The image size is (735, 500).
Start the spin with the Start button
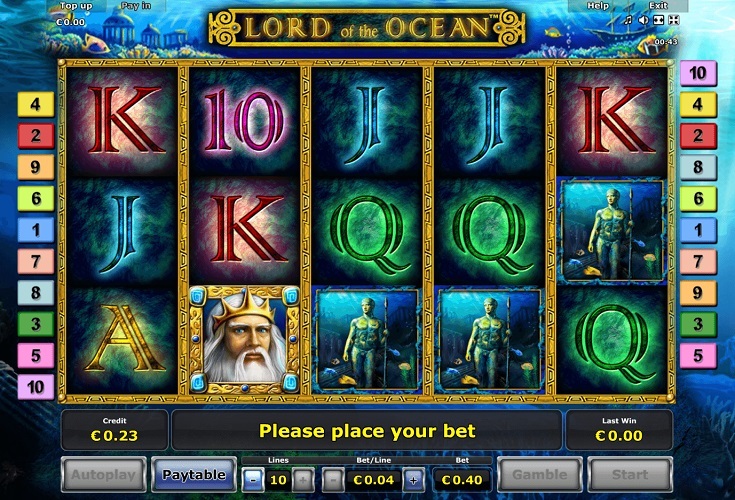pyautogui.click(x=630, y=475)
